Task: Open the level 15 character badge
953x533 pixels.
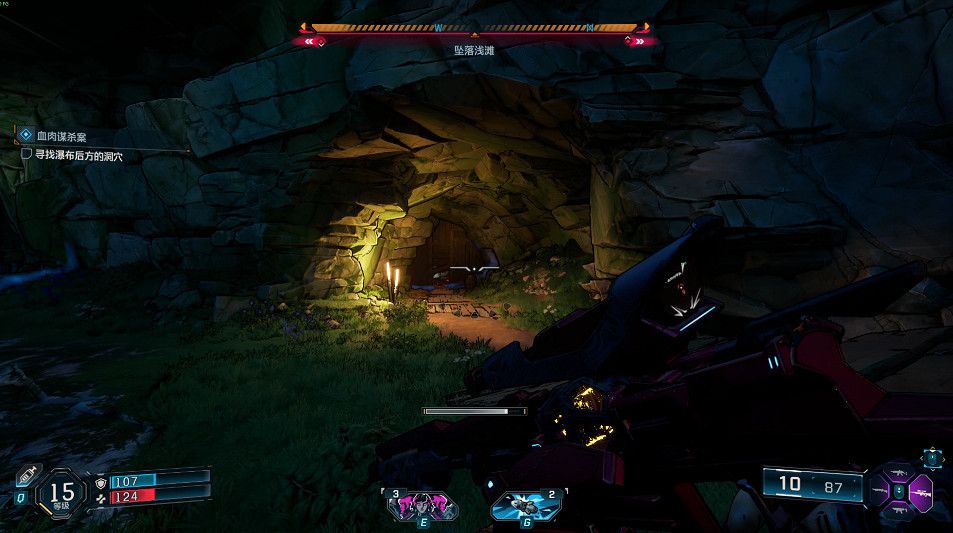Action: click(x=62, y=492)
